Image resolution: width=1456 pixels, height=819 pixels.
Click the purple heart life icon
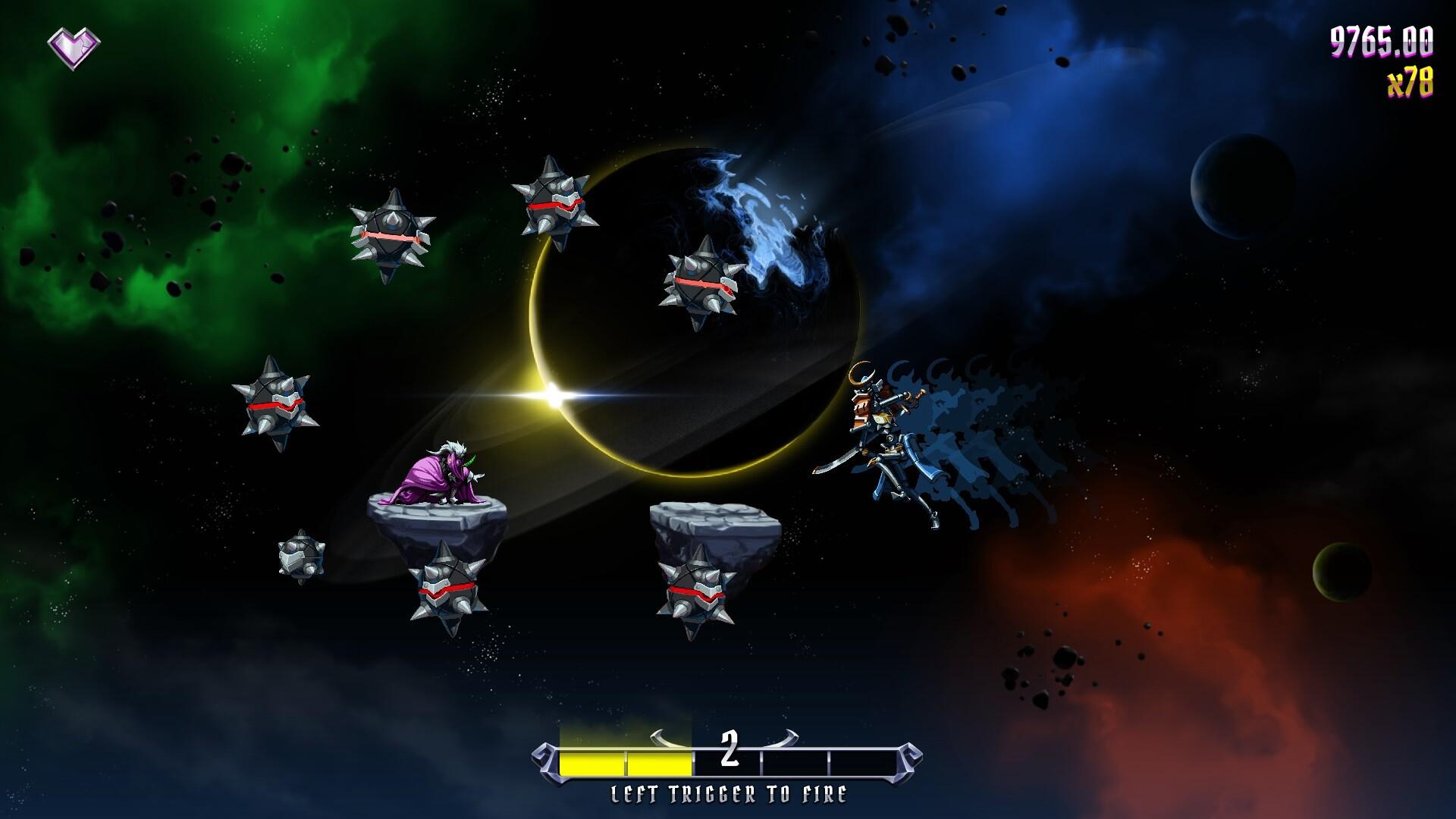click(x=74, y=49)
